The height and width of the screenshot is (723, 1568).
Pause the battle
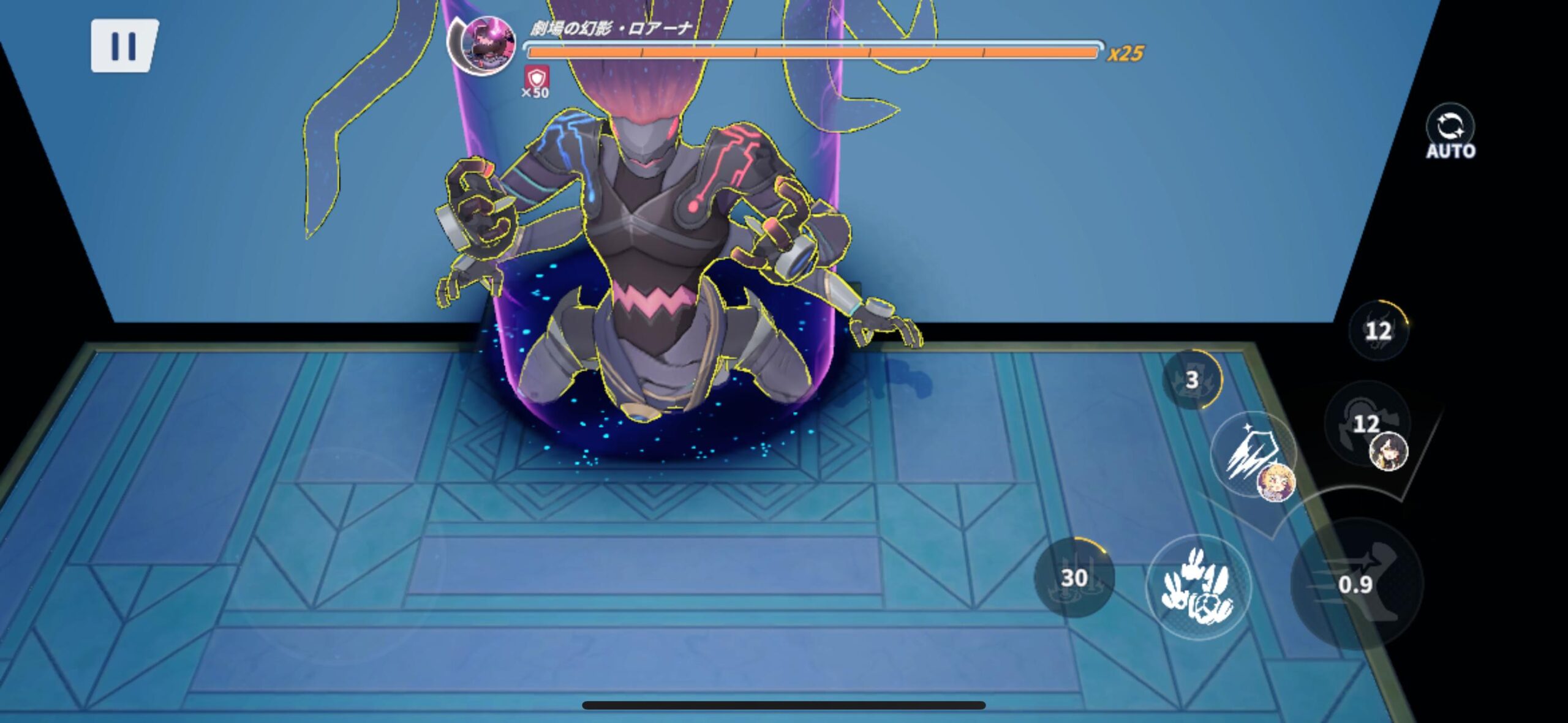point(124,46)
